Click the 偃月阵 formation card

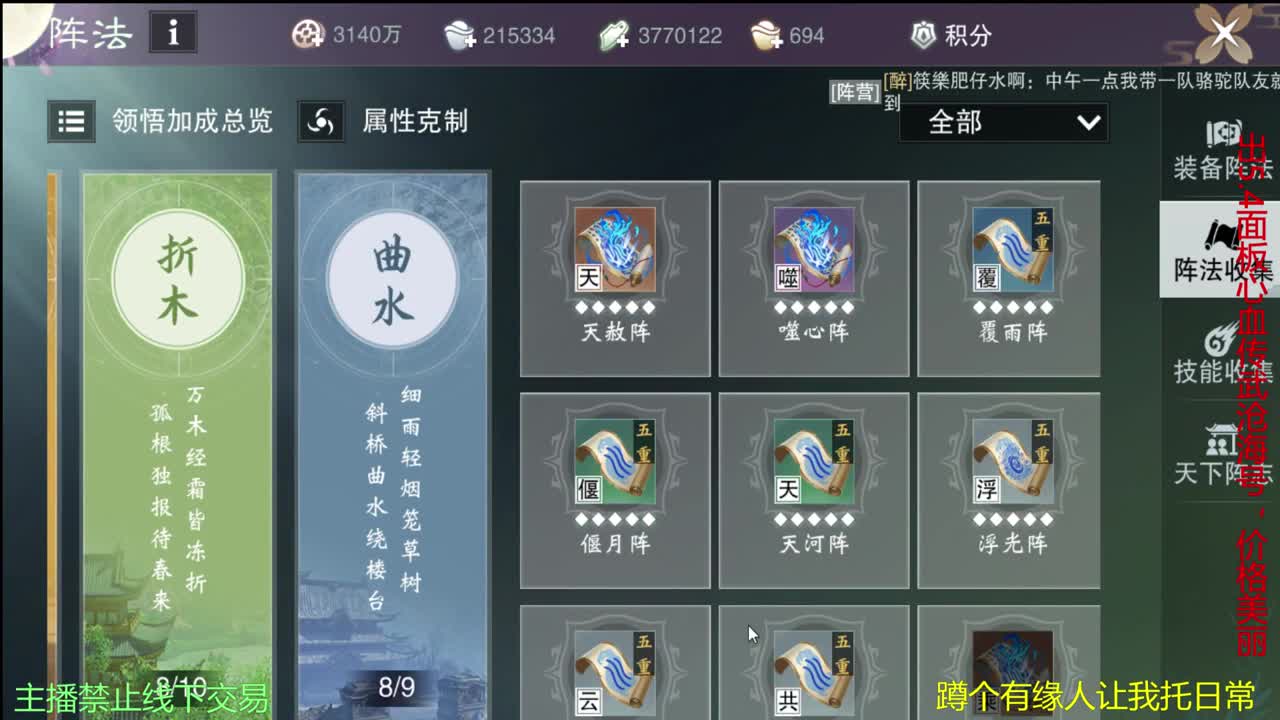click(x=615, y=488)
